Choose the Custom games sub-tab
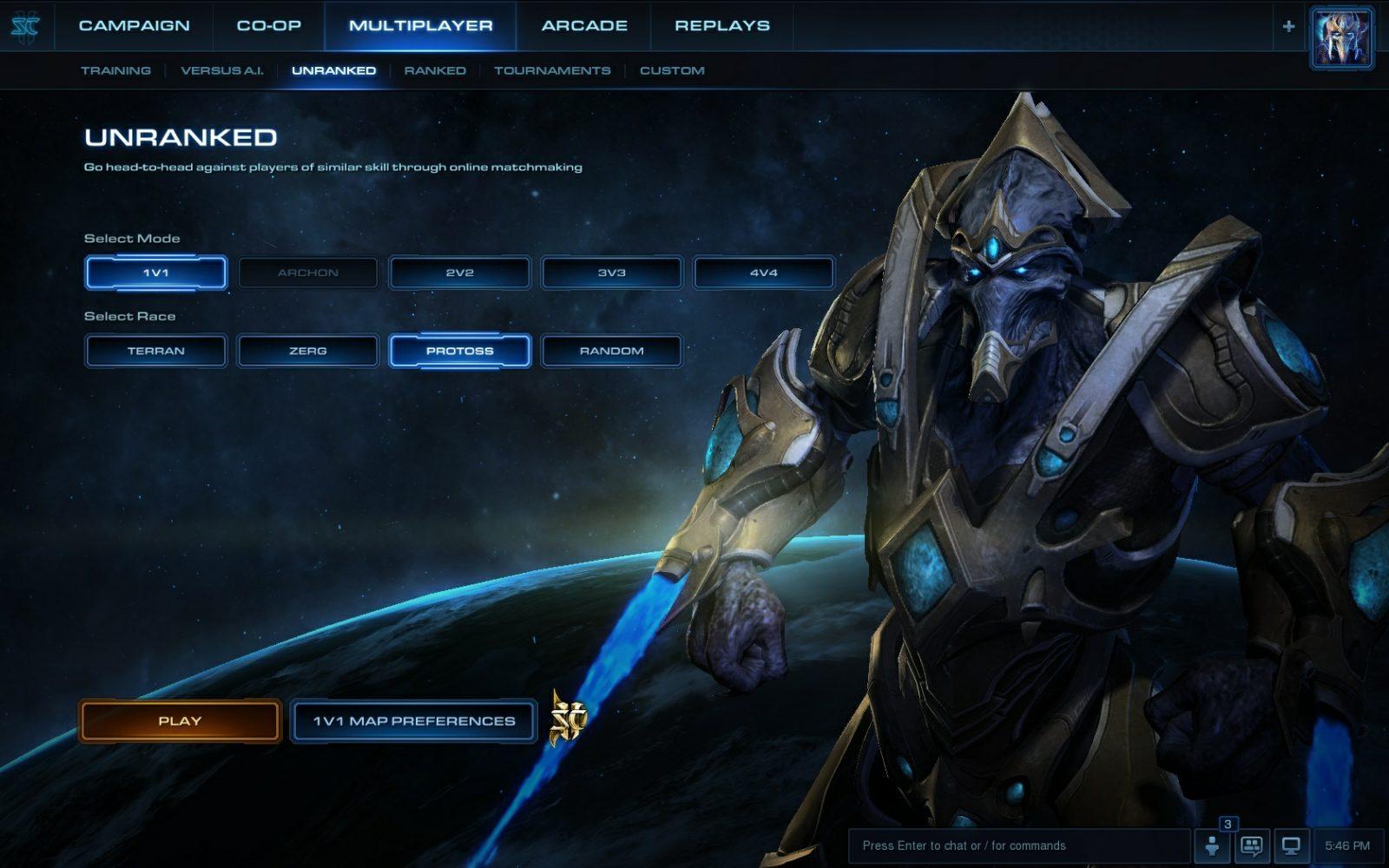Image resolution: width=1389 pixels, height=868 pixels. tap(672, 70)
